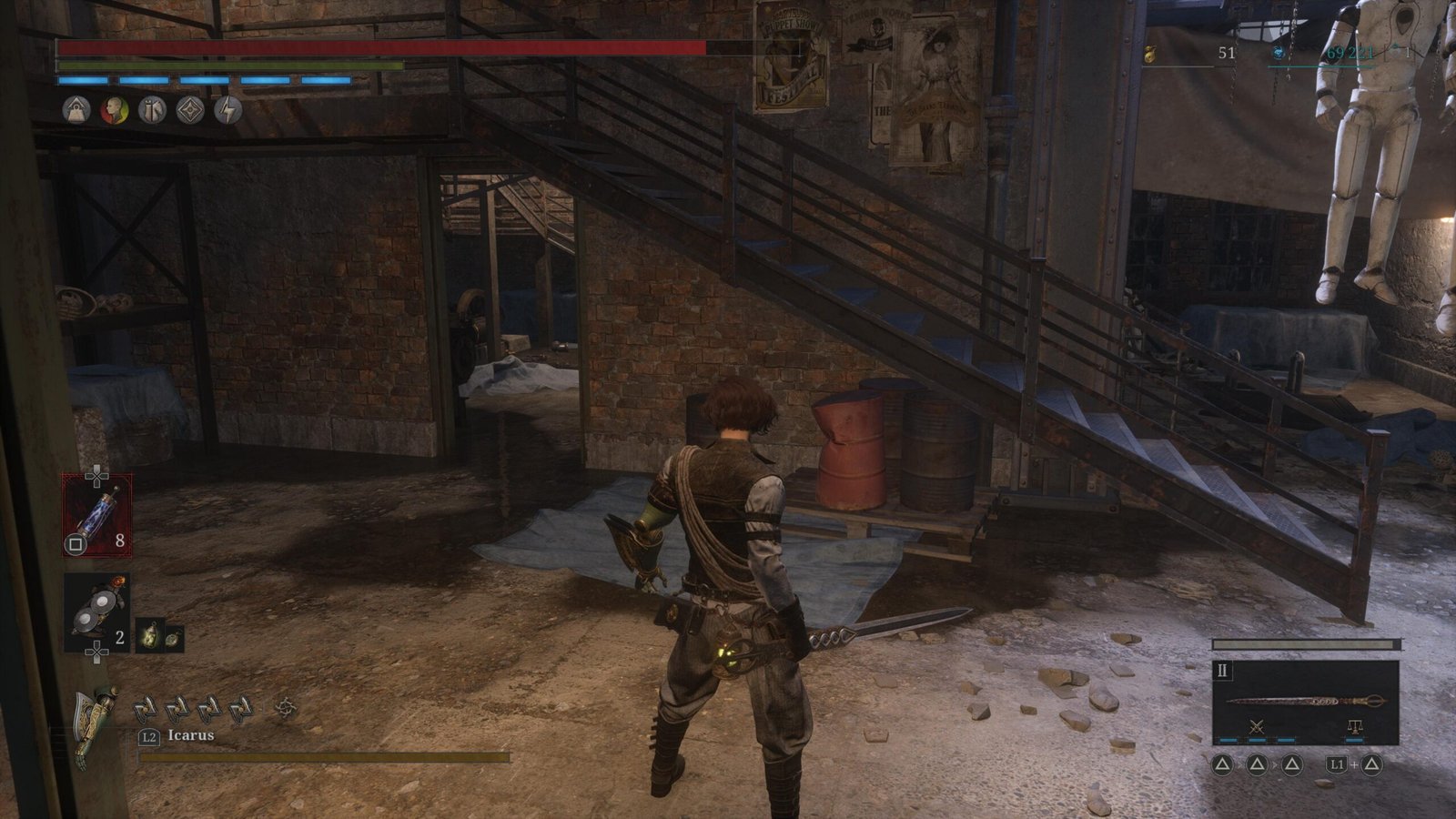Click the glowing lantern item icon

(150, 636)
